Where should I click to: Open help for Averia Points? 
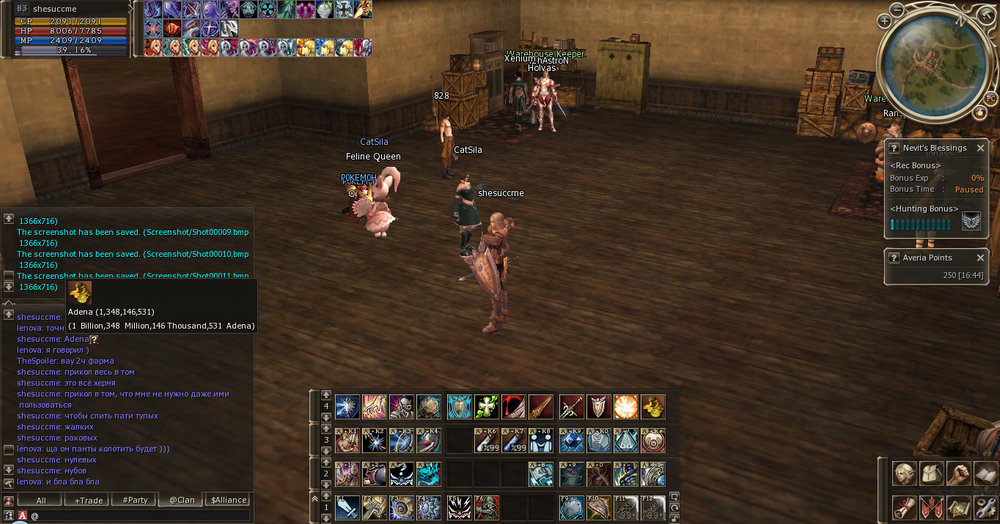894,257
